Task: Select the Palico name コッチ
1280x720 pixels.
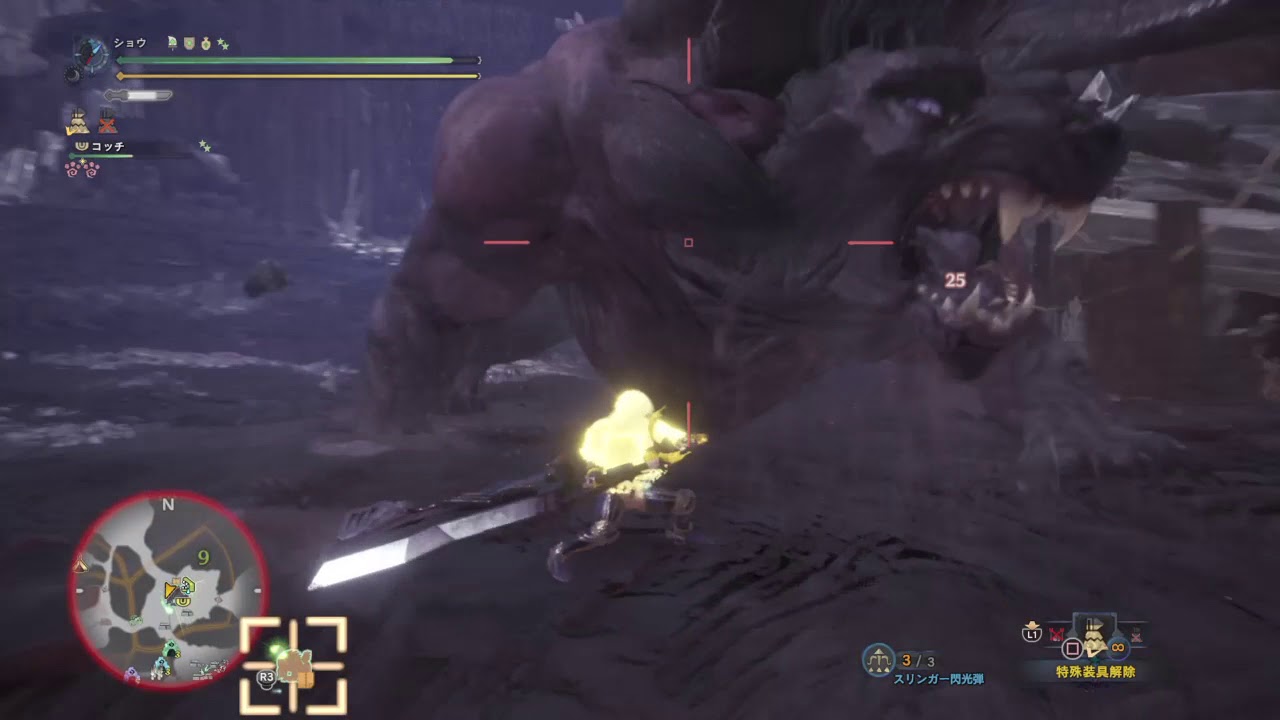Action: (108, 146)
